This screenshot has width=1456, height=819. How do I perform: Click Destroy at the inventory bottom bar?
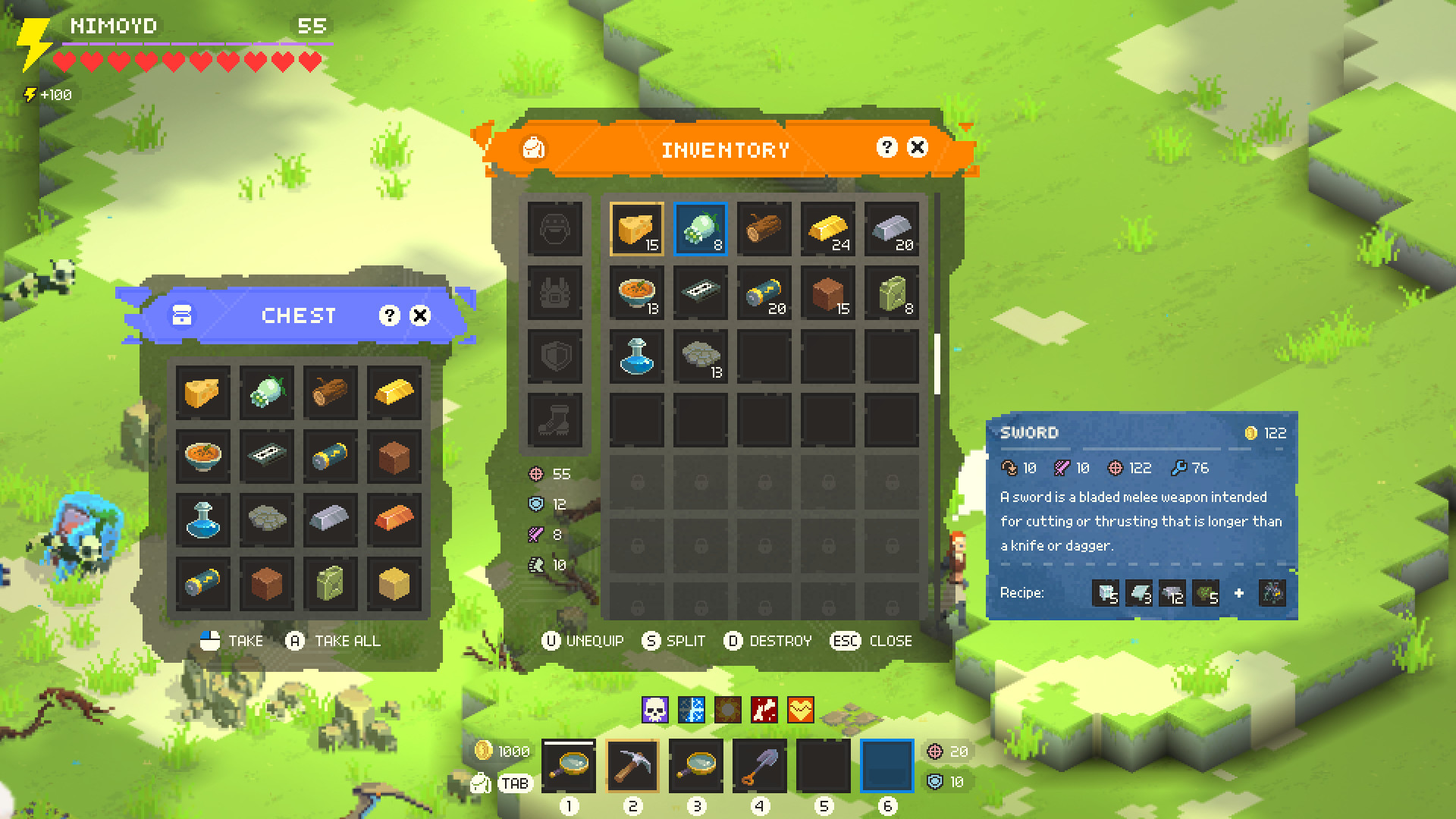tap(768, 641)
